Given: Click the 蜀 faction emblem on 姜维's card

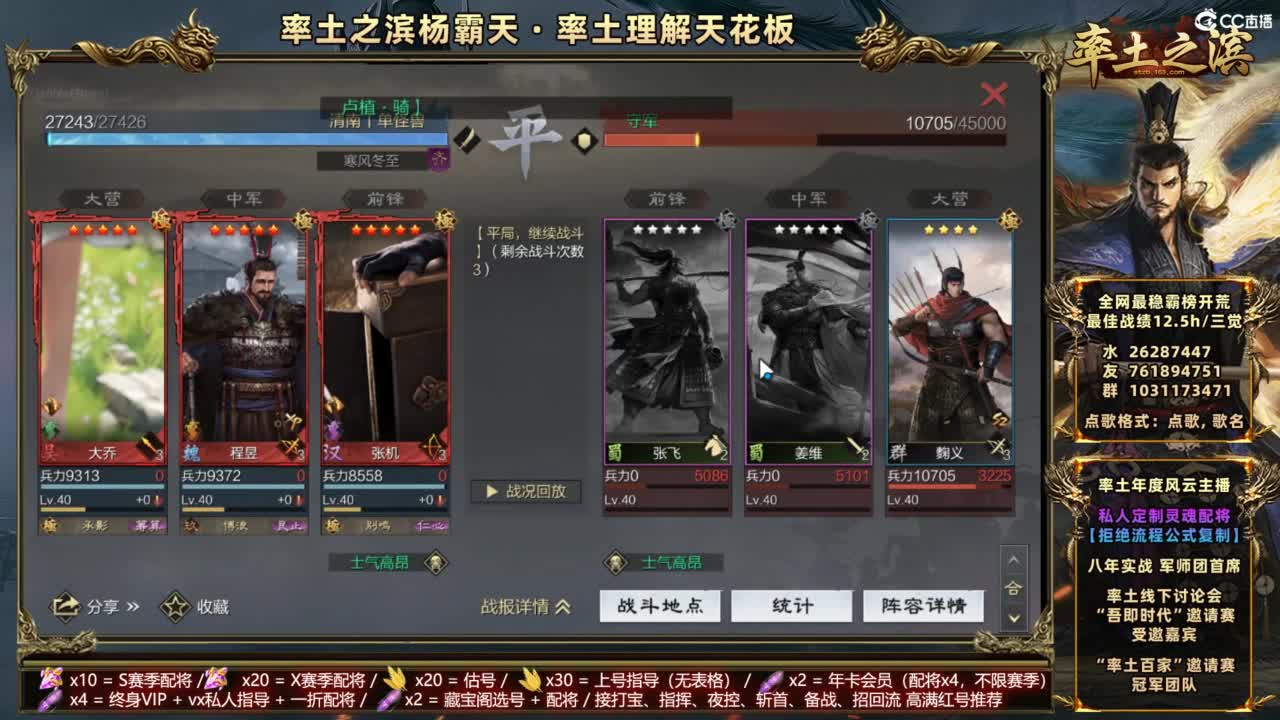Looking at the screenshot, I should point(756,451).
